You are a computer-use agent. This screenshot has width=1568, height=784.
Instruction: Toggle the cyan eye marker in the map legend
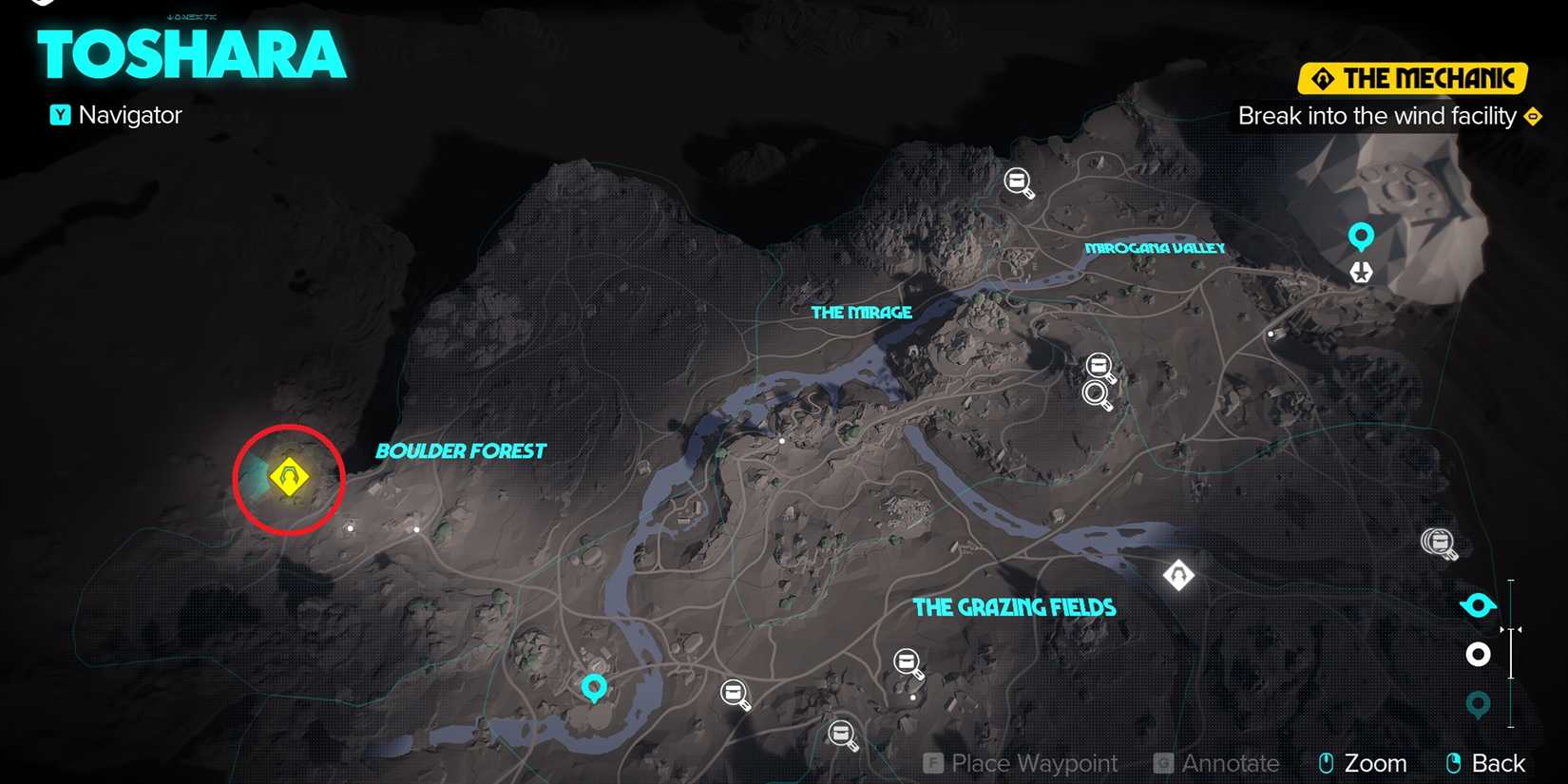tap(1478, 604)
